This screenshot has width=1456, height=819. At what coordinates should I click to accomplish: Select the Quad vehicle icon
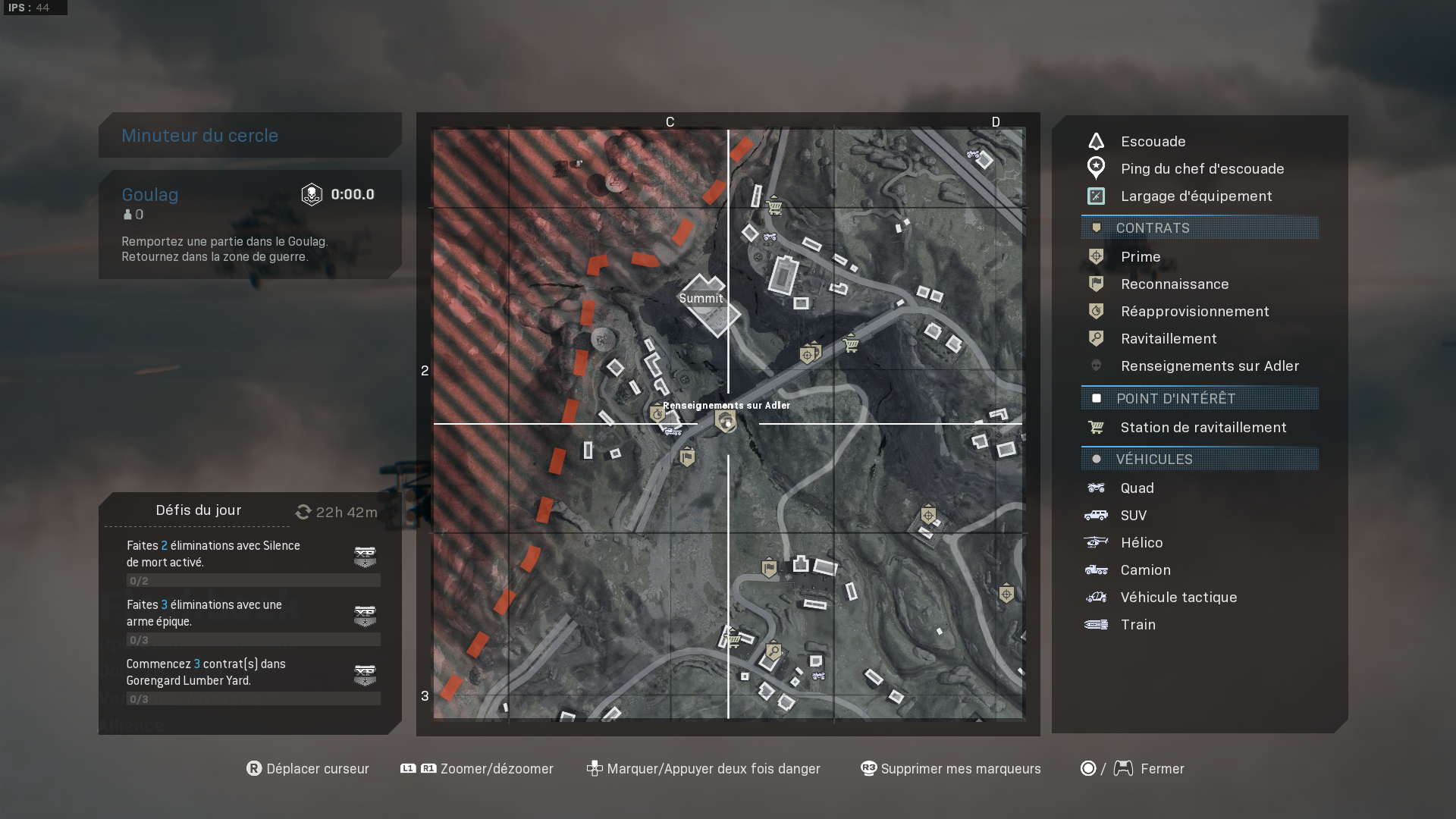(1095, 488)
